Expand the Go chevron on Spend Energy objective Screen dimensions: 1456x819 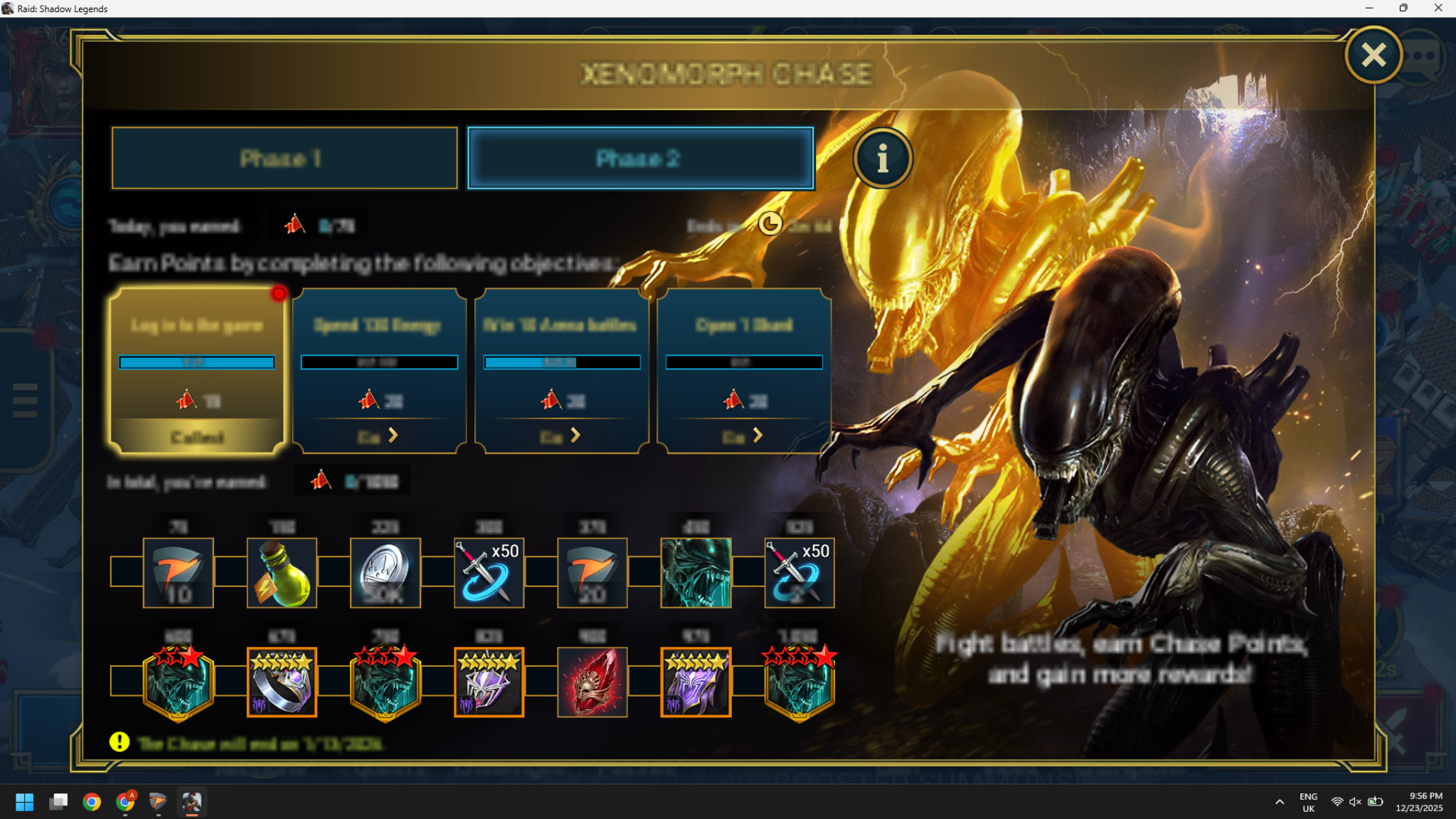392,435
